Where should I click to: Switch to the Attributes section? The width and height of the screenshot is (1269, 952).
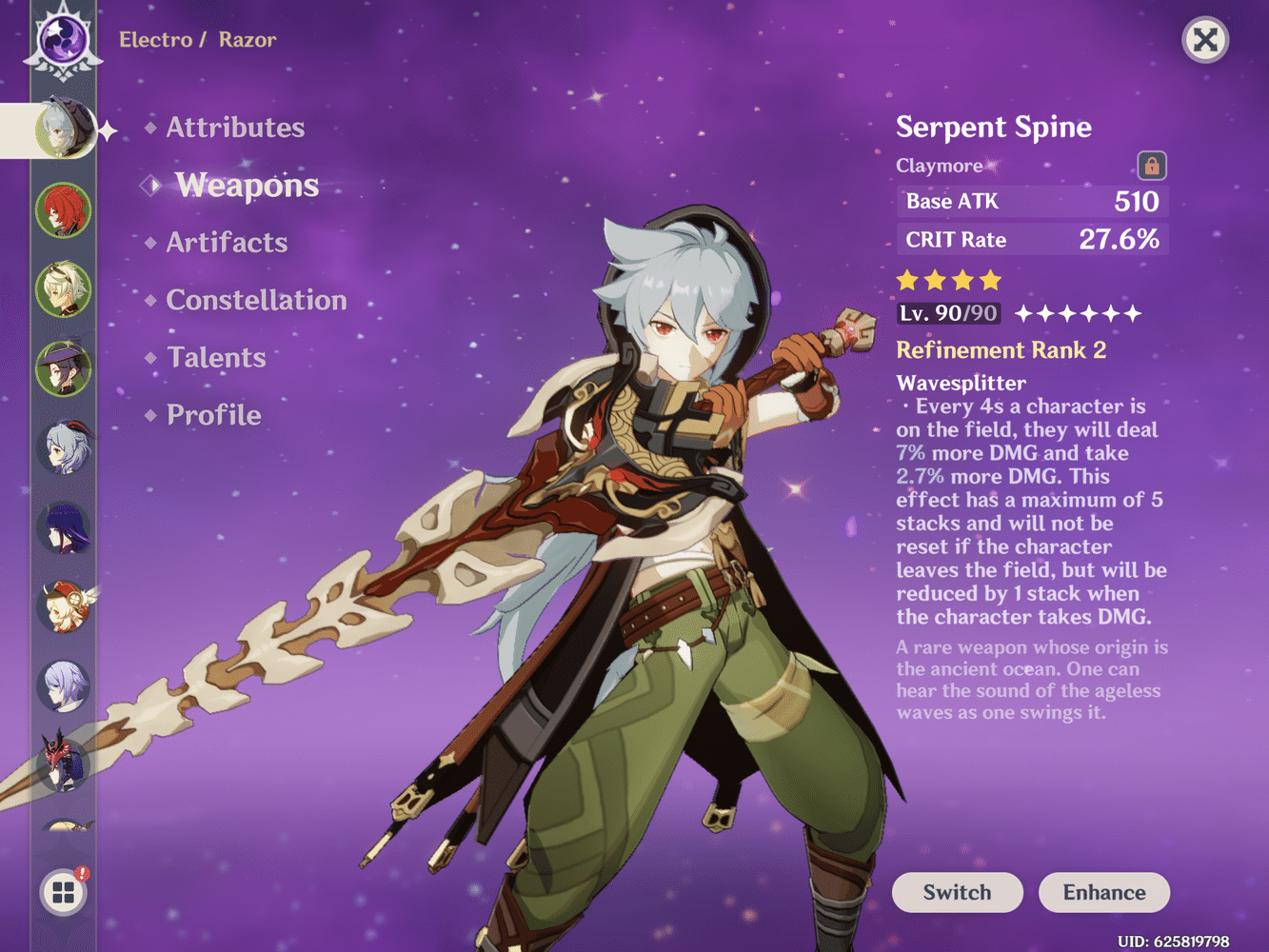(234, 127)
